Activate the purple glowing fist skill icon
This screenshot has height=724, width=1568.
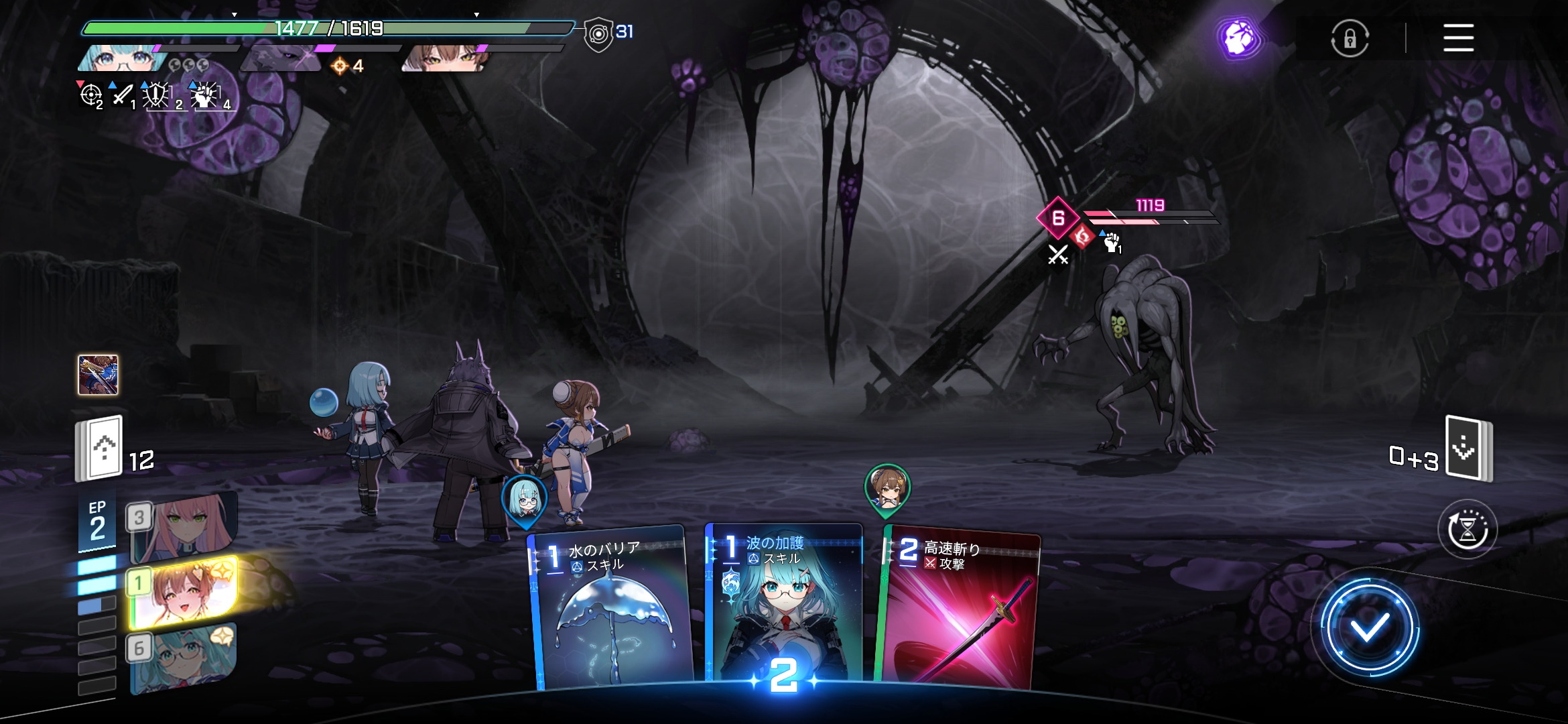[x=1239, y=38]
